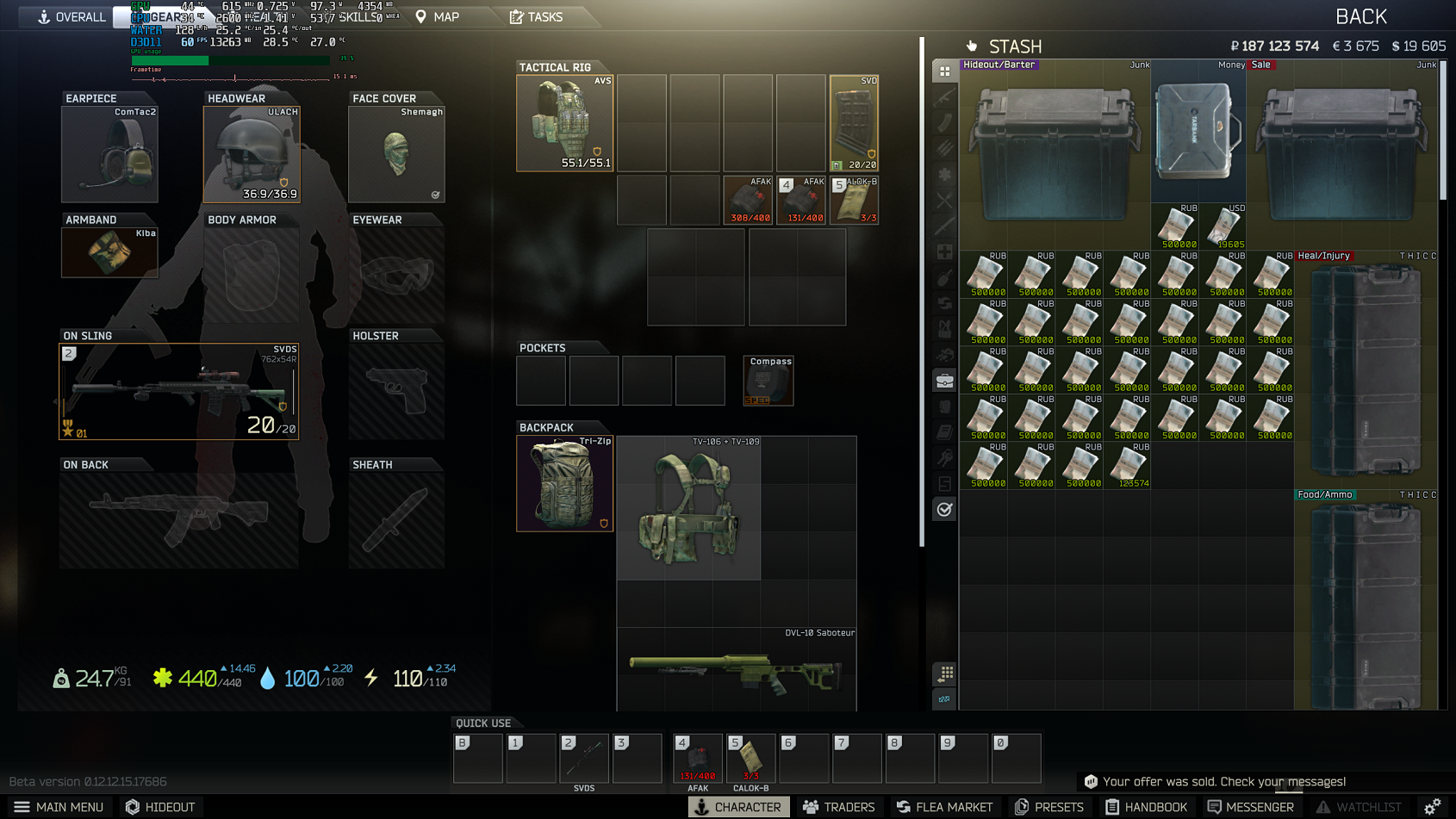Screen dimensions: 1456x819
Task: Toggle the checkmark filter at sidebar bottom
Action: [x=944, y=509]
